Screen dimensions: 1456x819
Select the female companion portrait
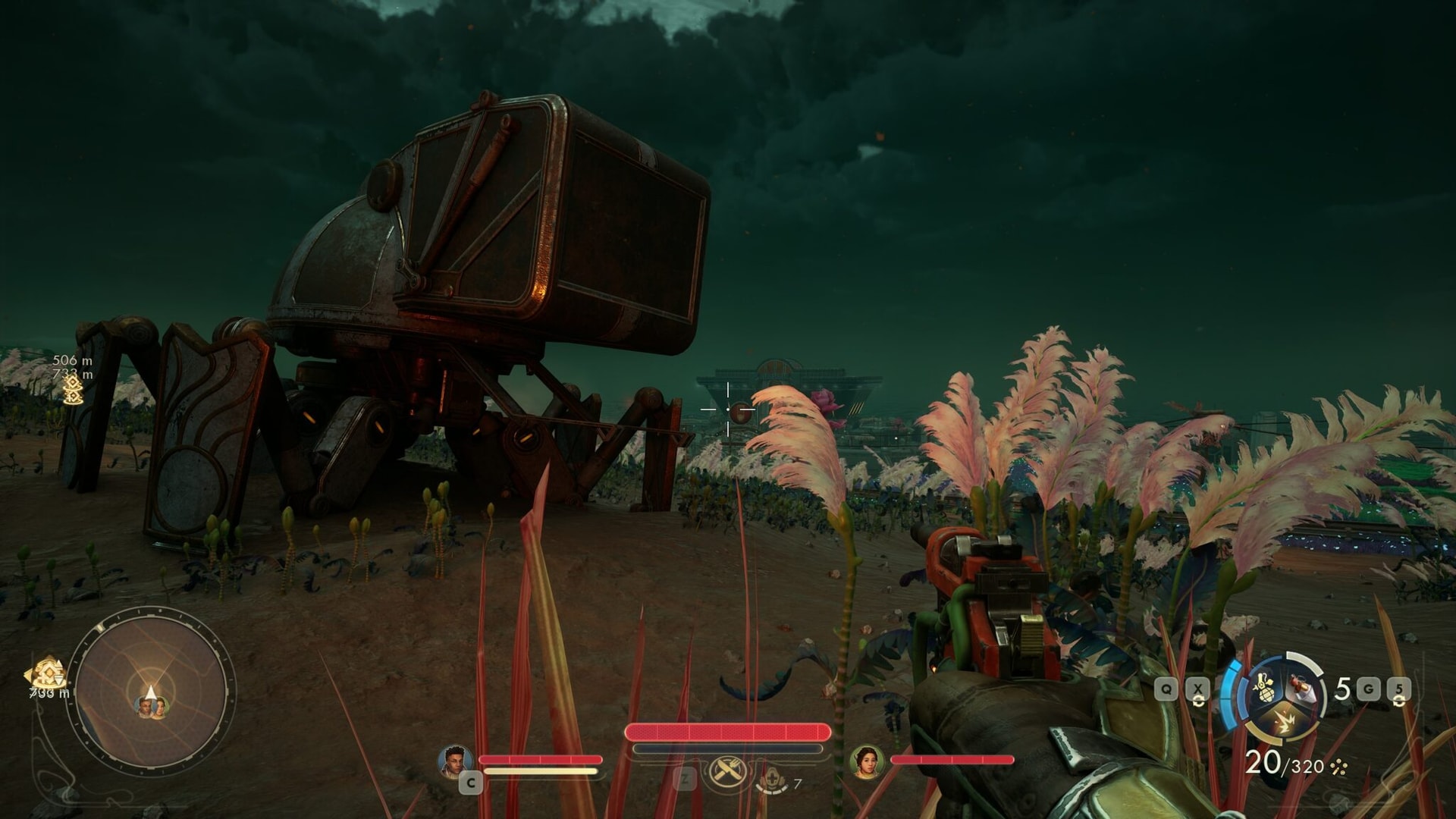coord(867,761)
